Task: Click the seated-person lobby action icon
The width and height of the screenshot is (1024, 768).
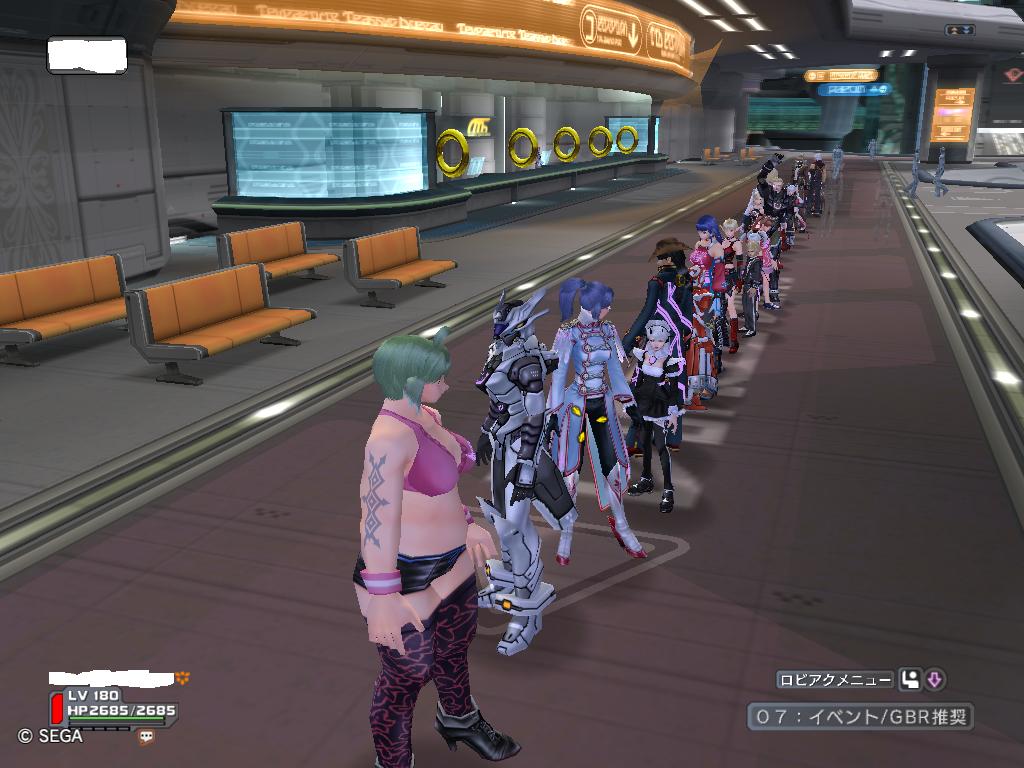Action: (x=909, y=680)
